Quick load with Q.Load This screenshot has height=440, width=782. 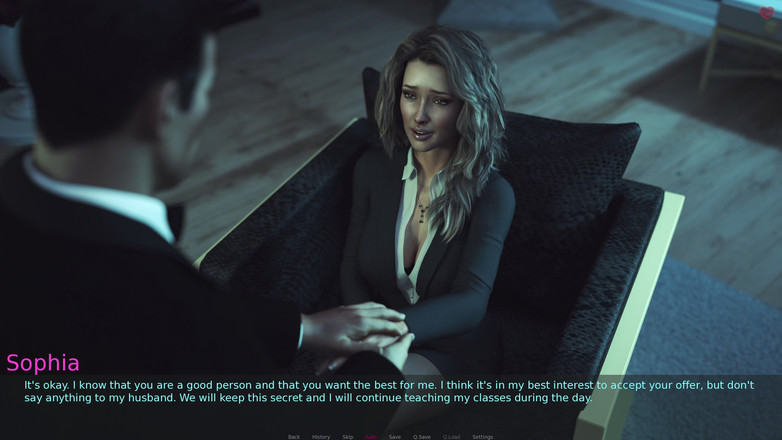pos(452,437)
